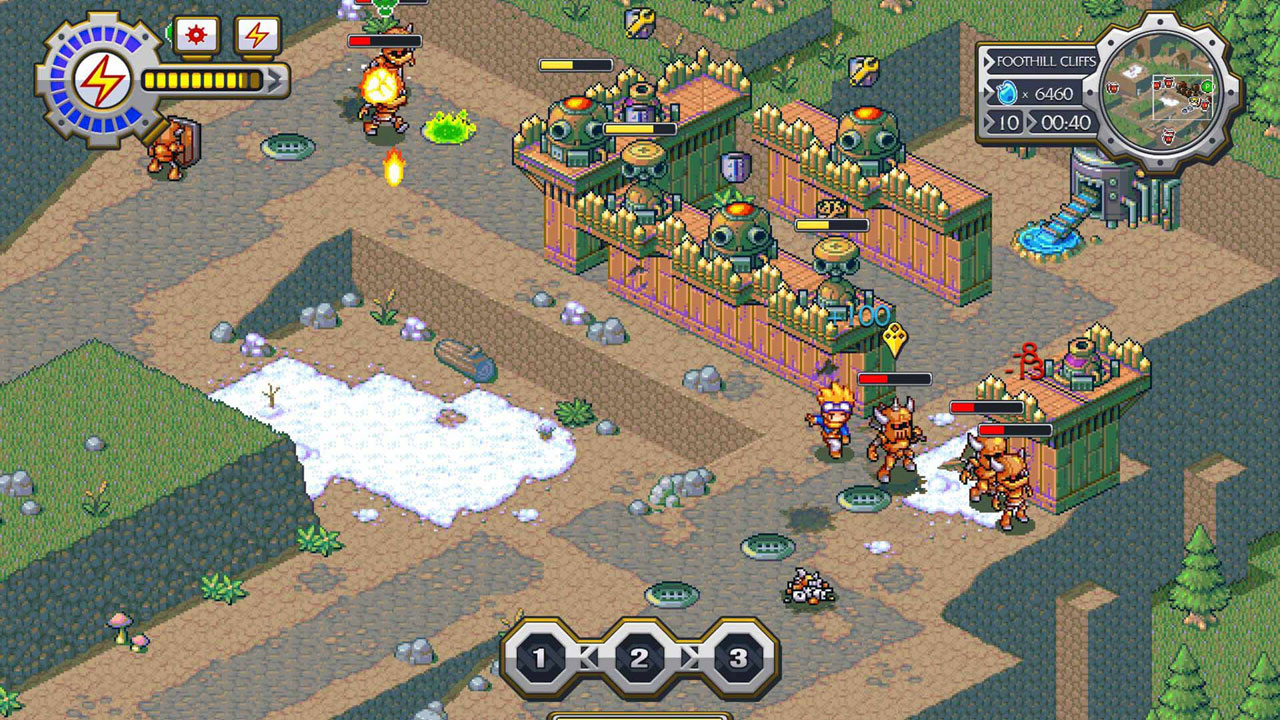
Task: Click the 00:40 countdown timer panel
Action: click(x=1065, y=121)
